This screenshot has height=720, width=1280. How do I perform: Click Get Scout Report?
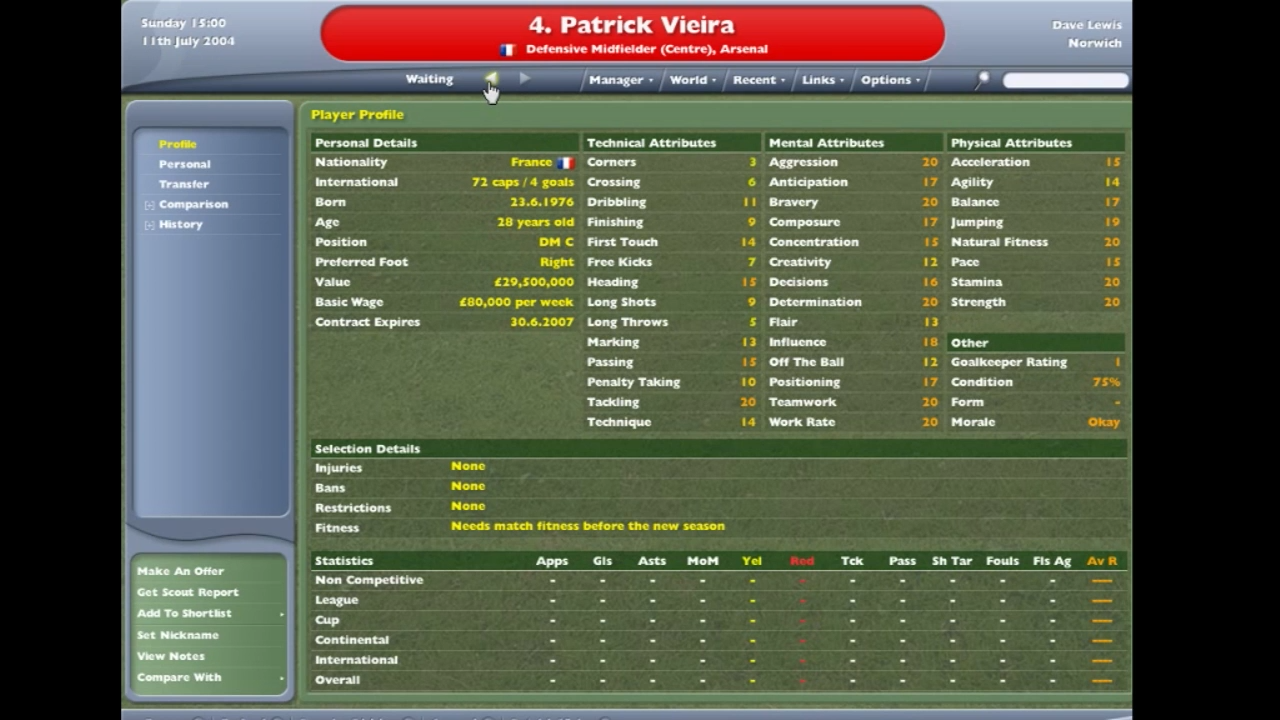point(187,592)
